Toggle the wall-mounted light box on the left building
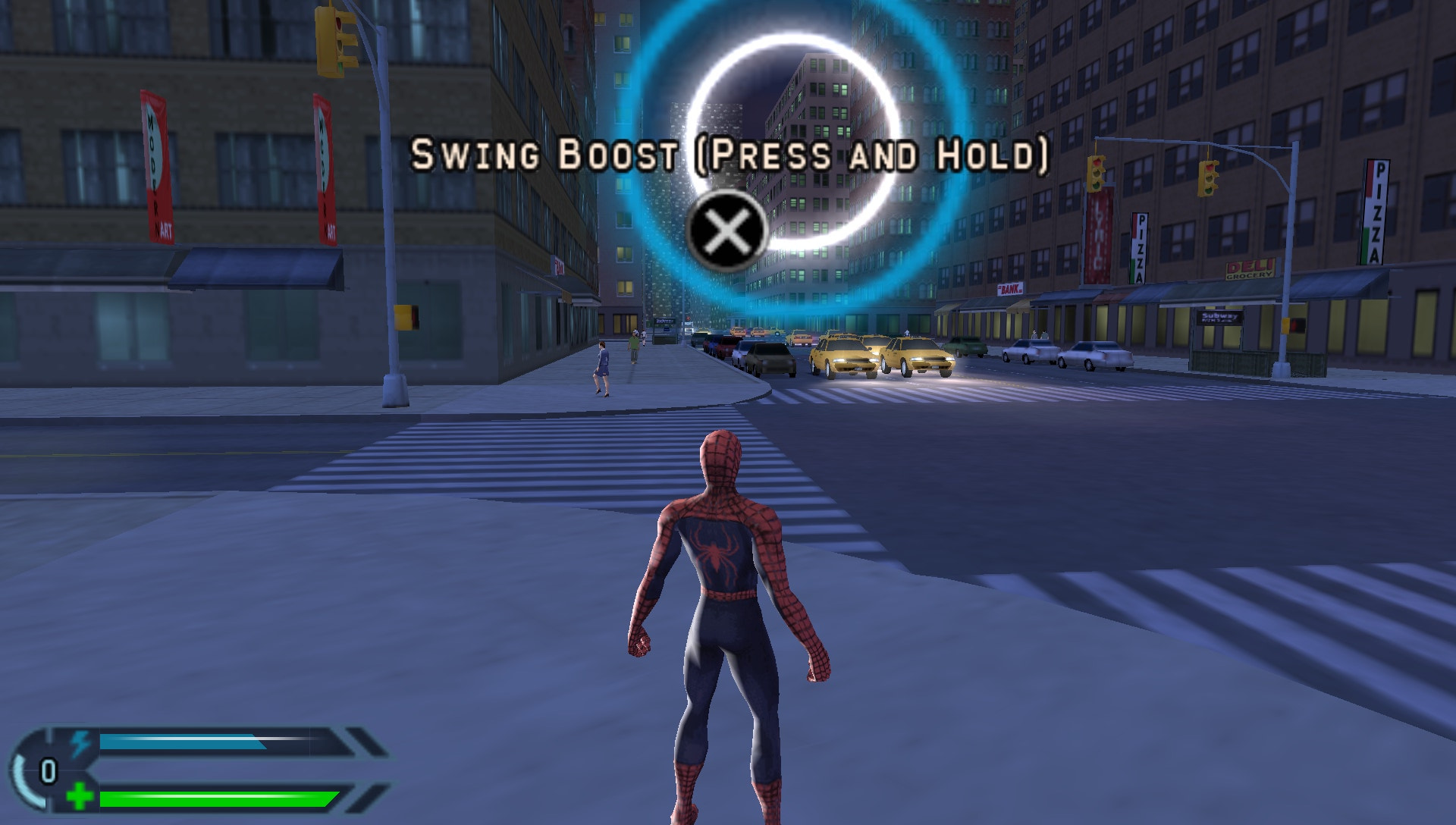Image resolution: width=1456 pixels, height=825 pixels. (x=405, y=315)
